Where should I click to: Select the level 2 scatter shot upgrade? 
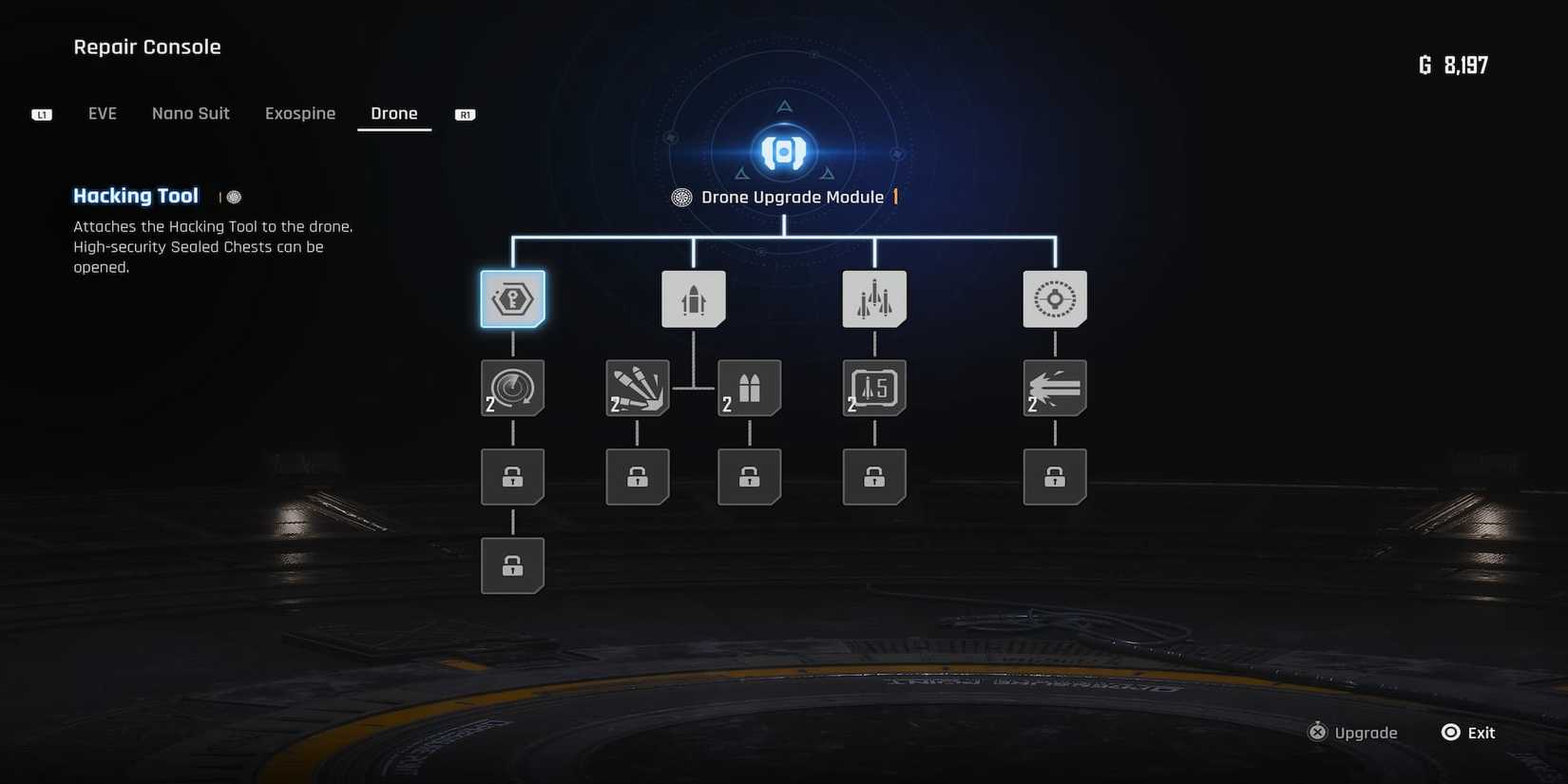tap(638, 387)
